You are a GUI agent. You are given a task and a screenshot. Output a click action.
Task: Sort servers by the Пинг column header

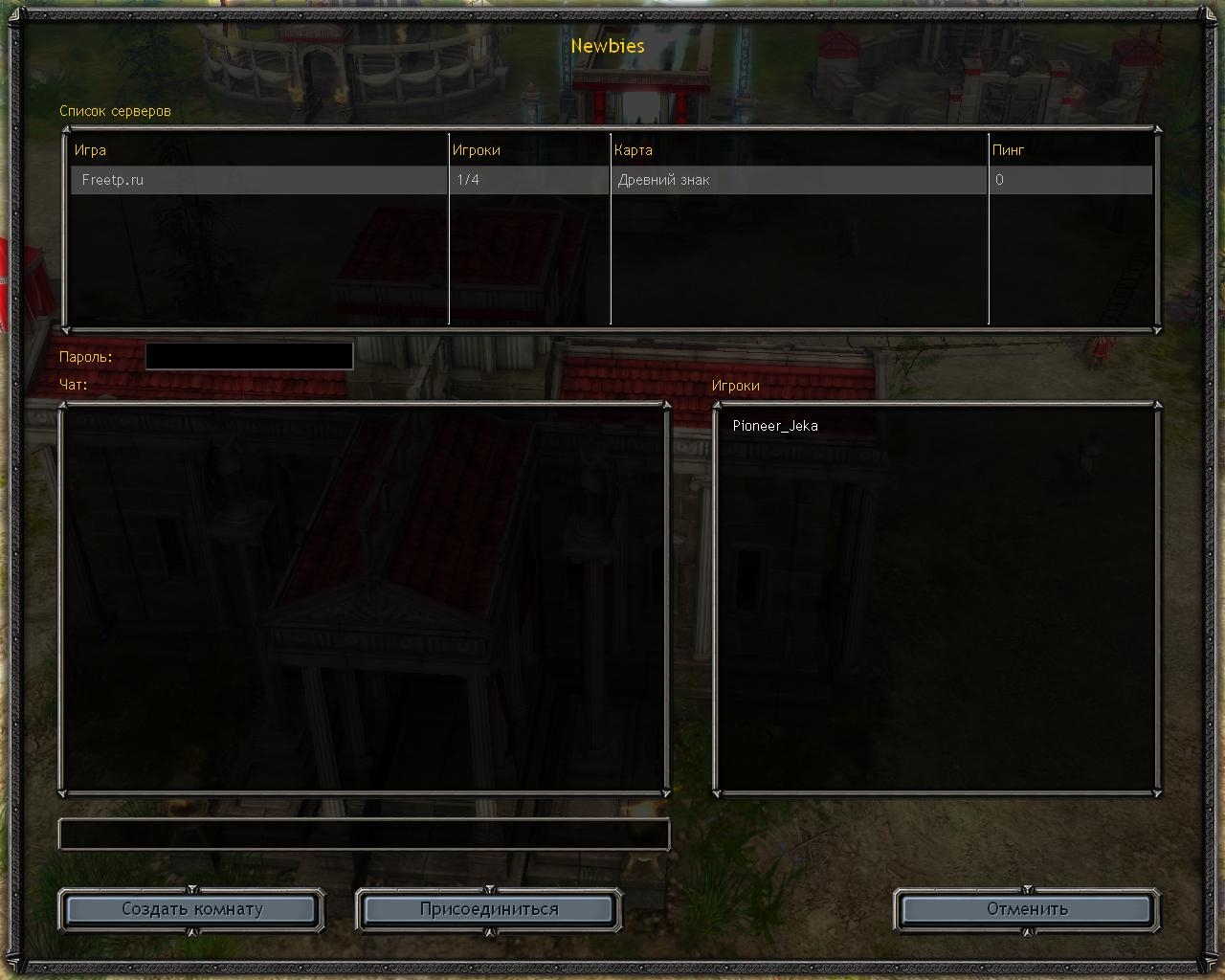pyautogui.click(x=1009, y=150)
